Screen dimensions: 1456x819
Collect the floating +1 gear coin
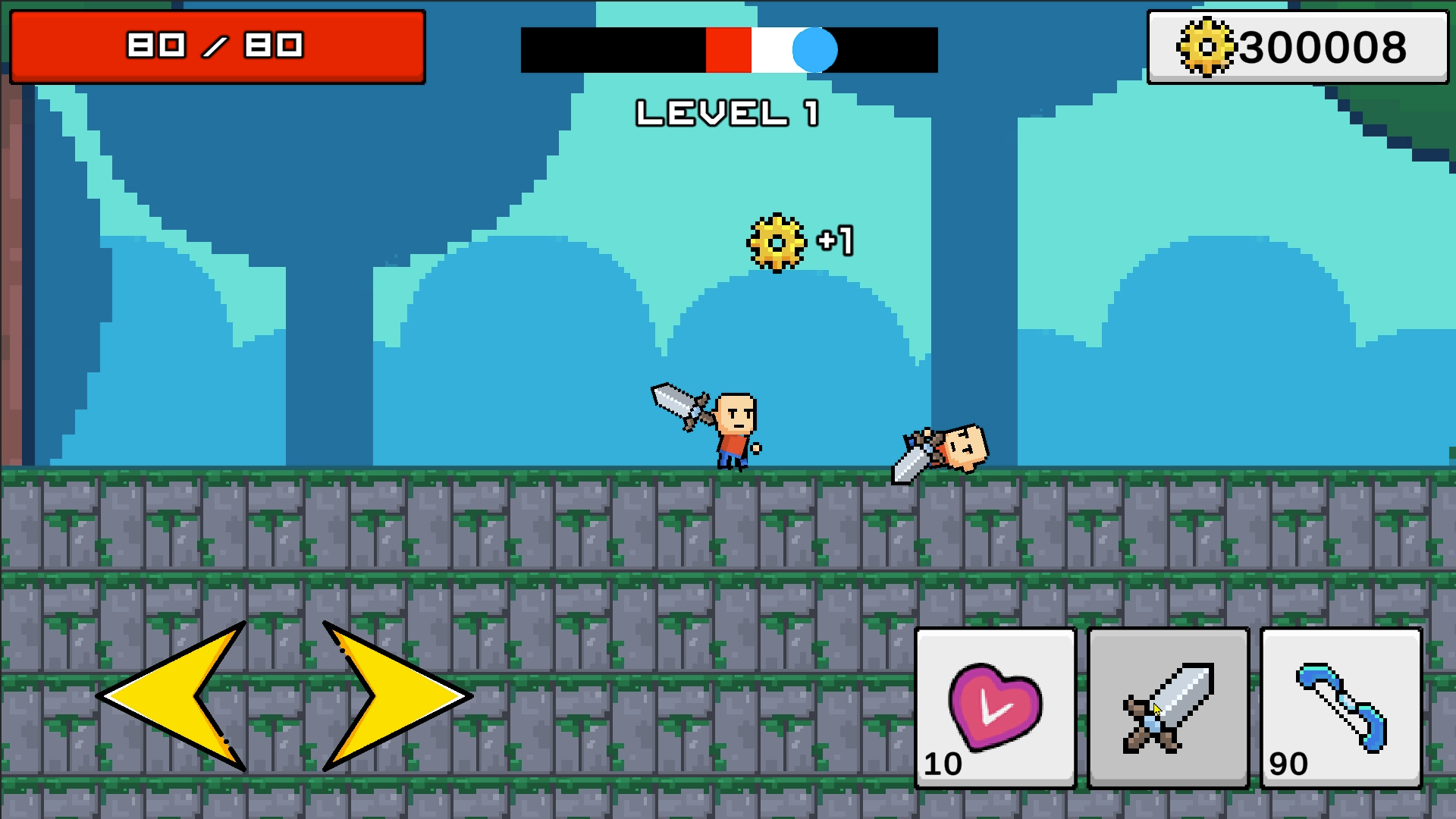[775, 243]
